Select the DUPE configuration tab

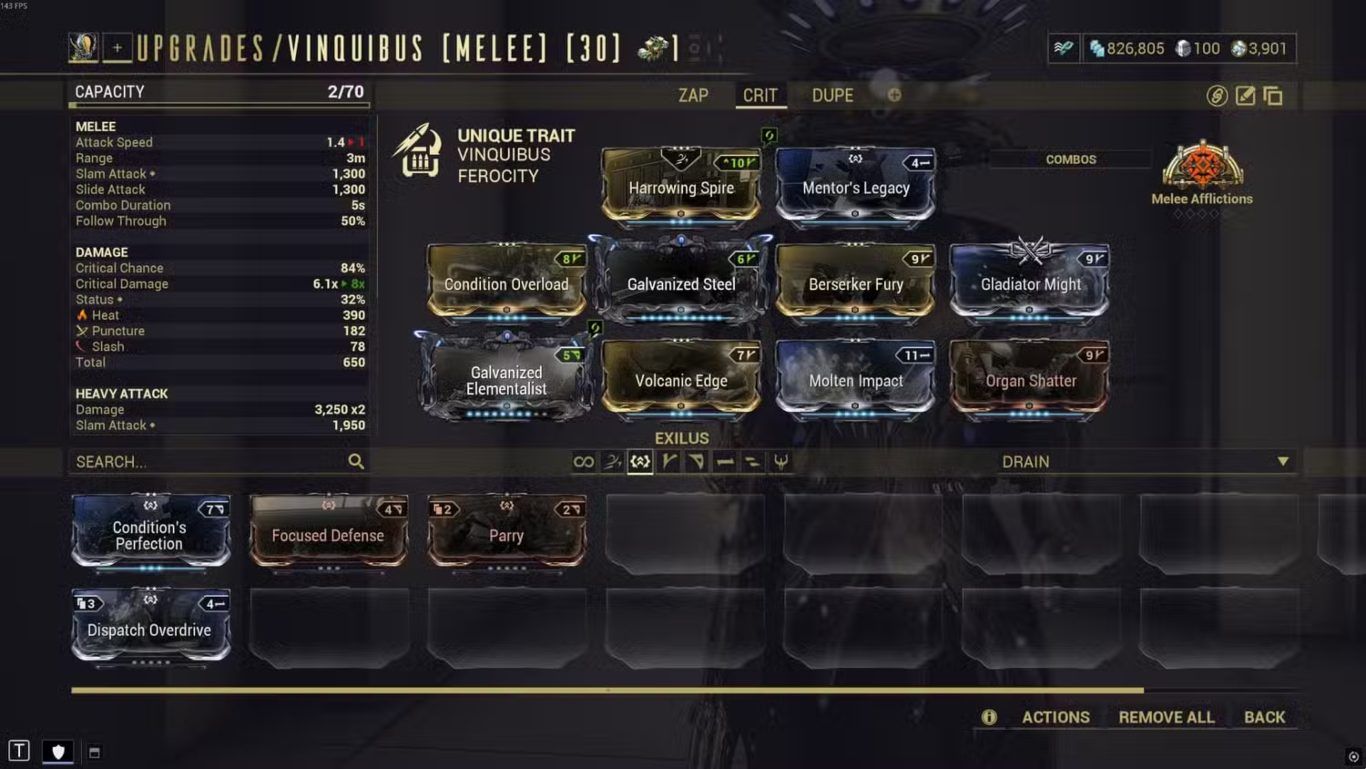point(832,96)
